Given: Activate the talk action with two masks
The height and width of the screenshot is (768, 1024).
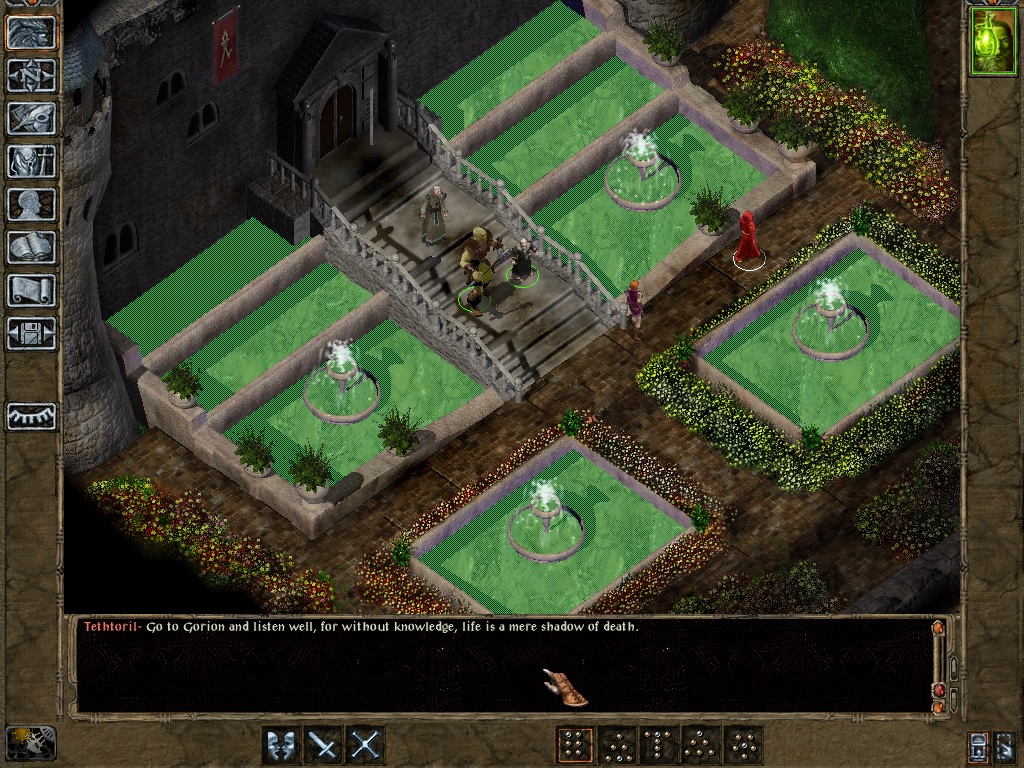Looking at the screenshot, I should (281, 745).
